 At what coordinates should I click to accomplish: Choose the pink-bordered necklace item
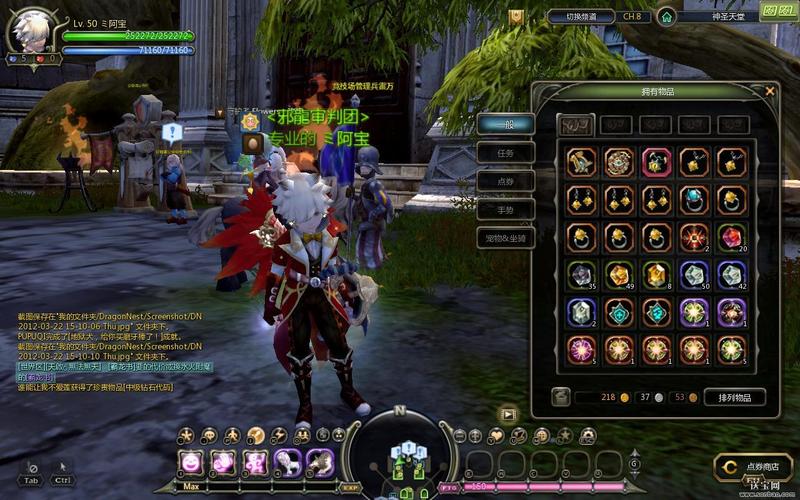[x=656, y=162]
